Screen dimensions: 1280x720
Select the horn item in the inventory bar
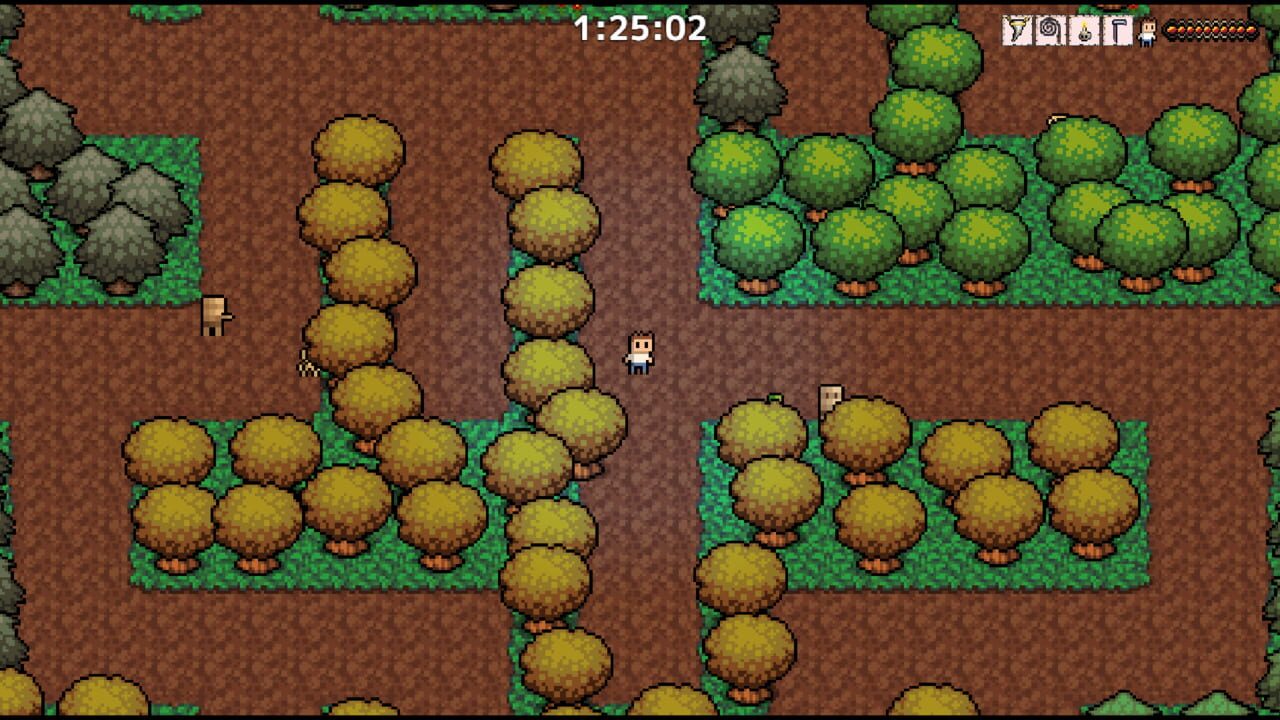coord(1015,30)
